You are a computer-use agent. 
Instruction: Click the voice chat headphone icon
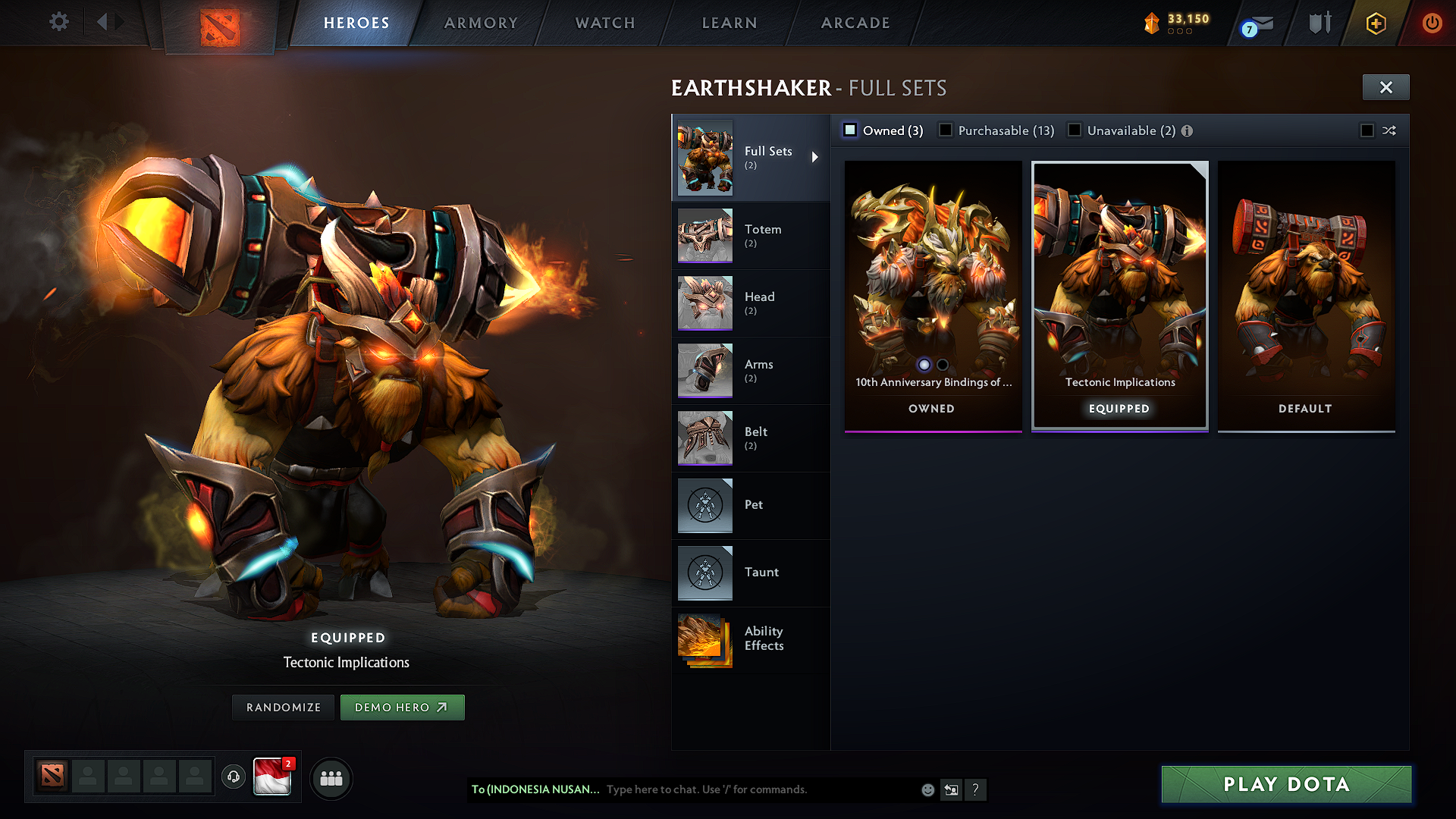(x=234, y=777)
